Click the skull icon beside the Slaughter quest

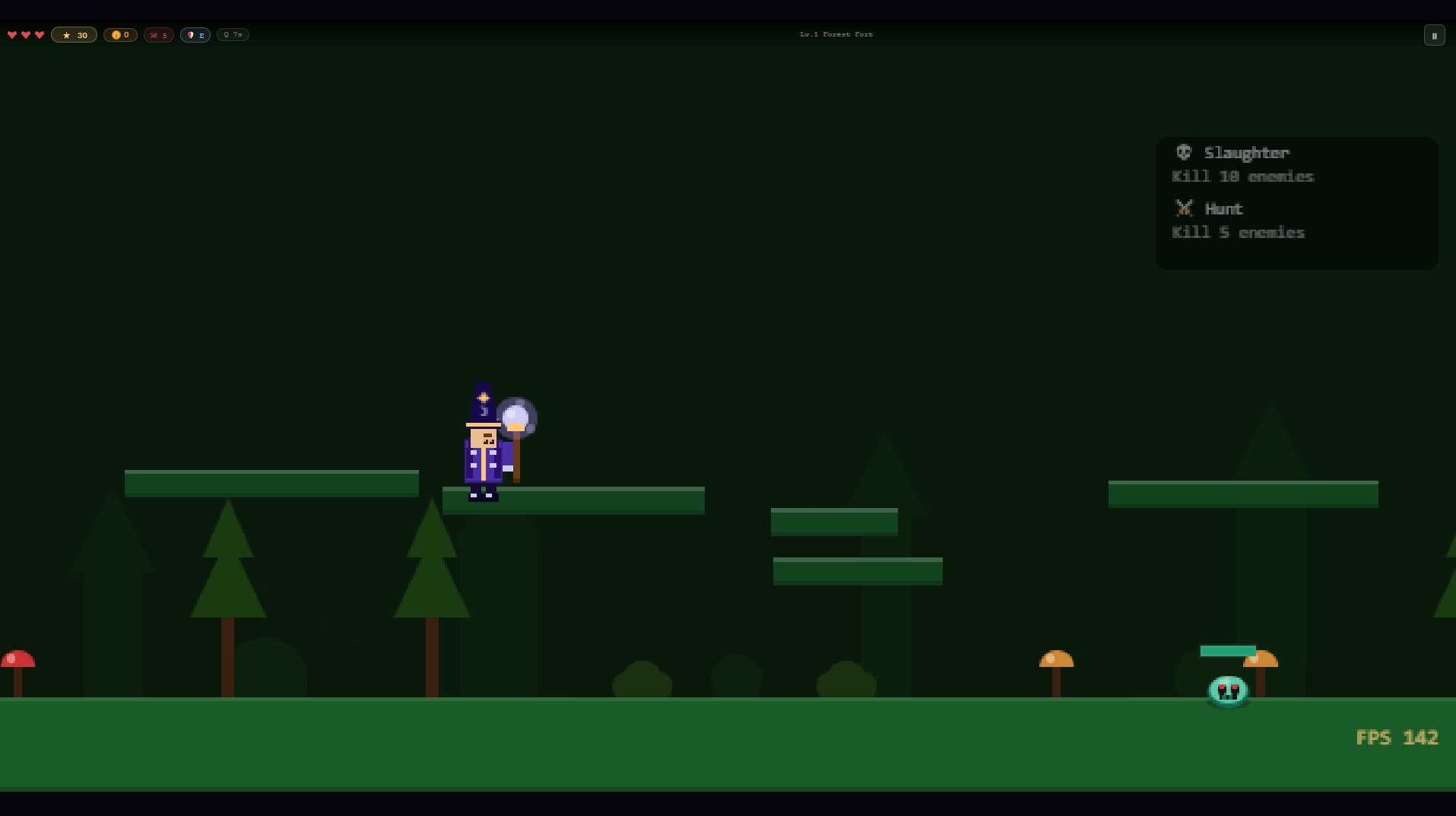pyautogui.click(x=1184, y=152)
